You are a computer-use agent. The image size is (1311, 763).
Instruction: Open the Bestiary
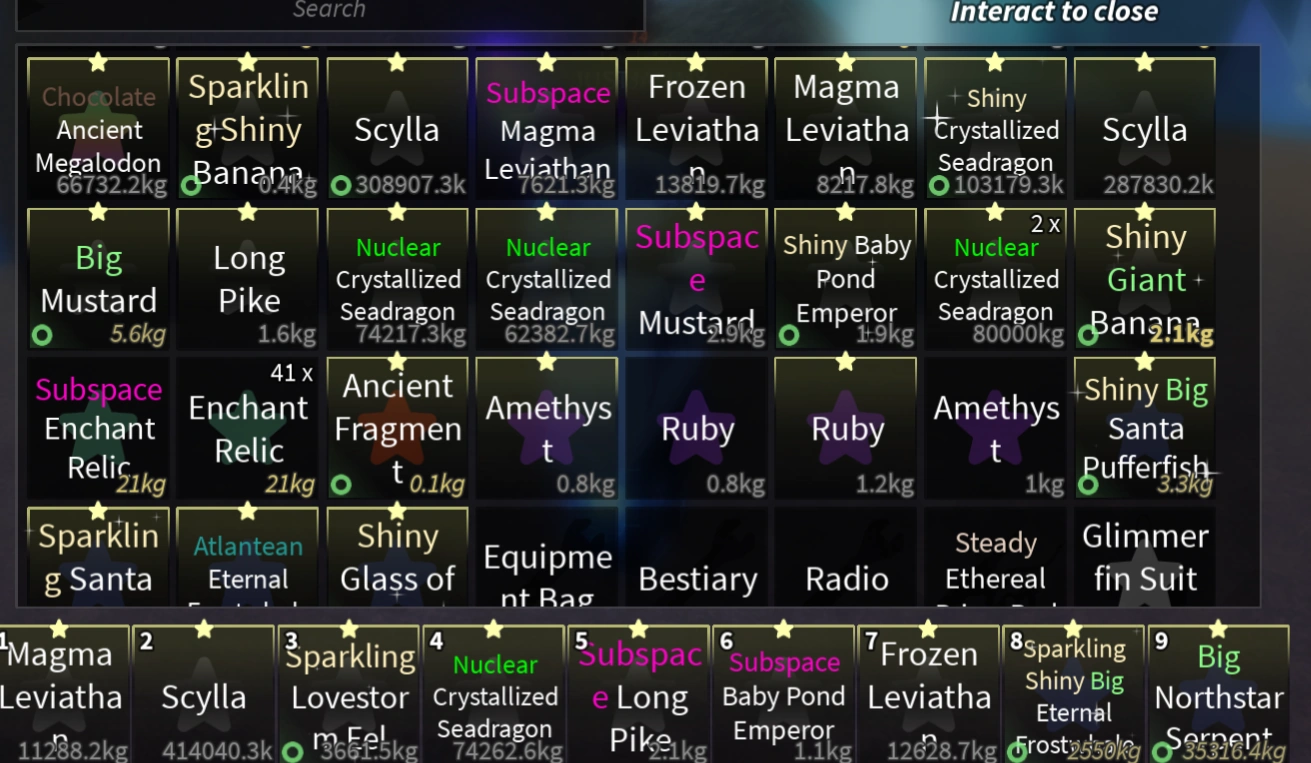(x=696, y=565)
